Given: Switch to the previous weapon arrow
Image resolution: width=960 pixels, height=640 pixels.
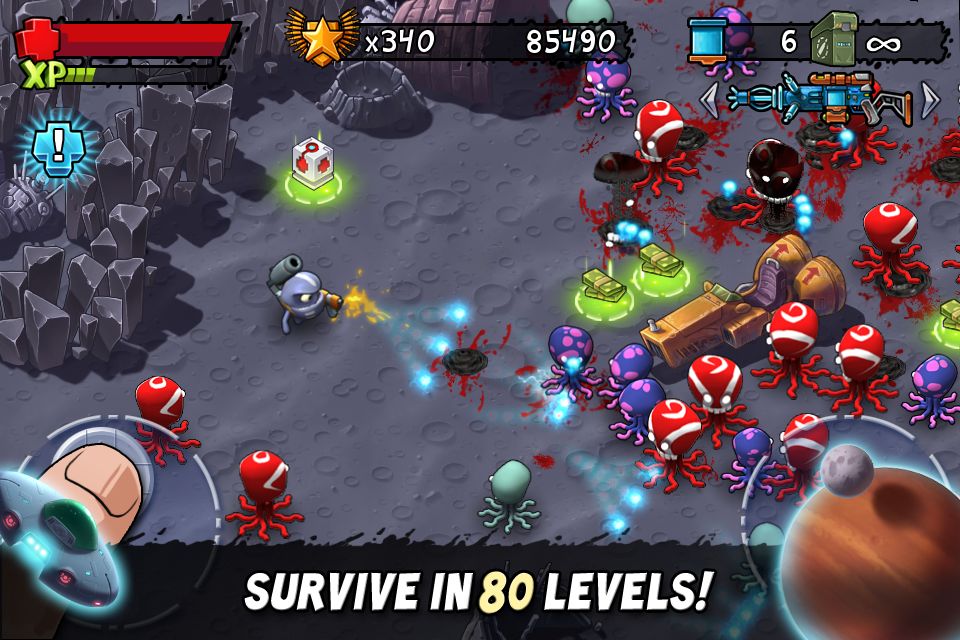Looking at the screenshot, I should click(x=709, y=98).
